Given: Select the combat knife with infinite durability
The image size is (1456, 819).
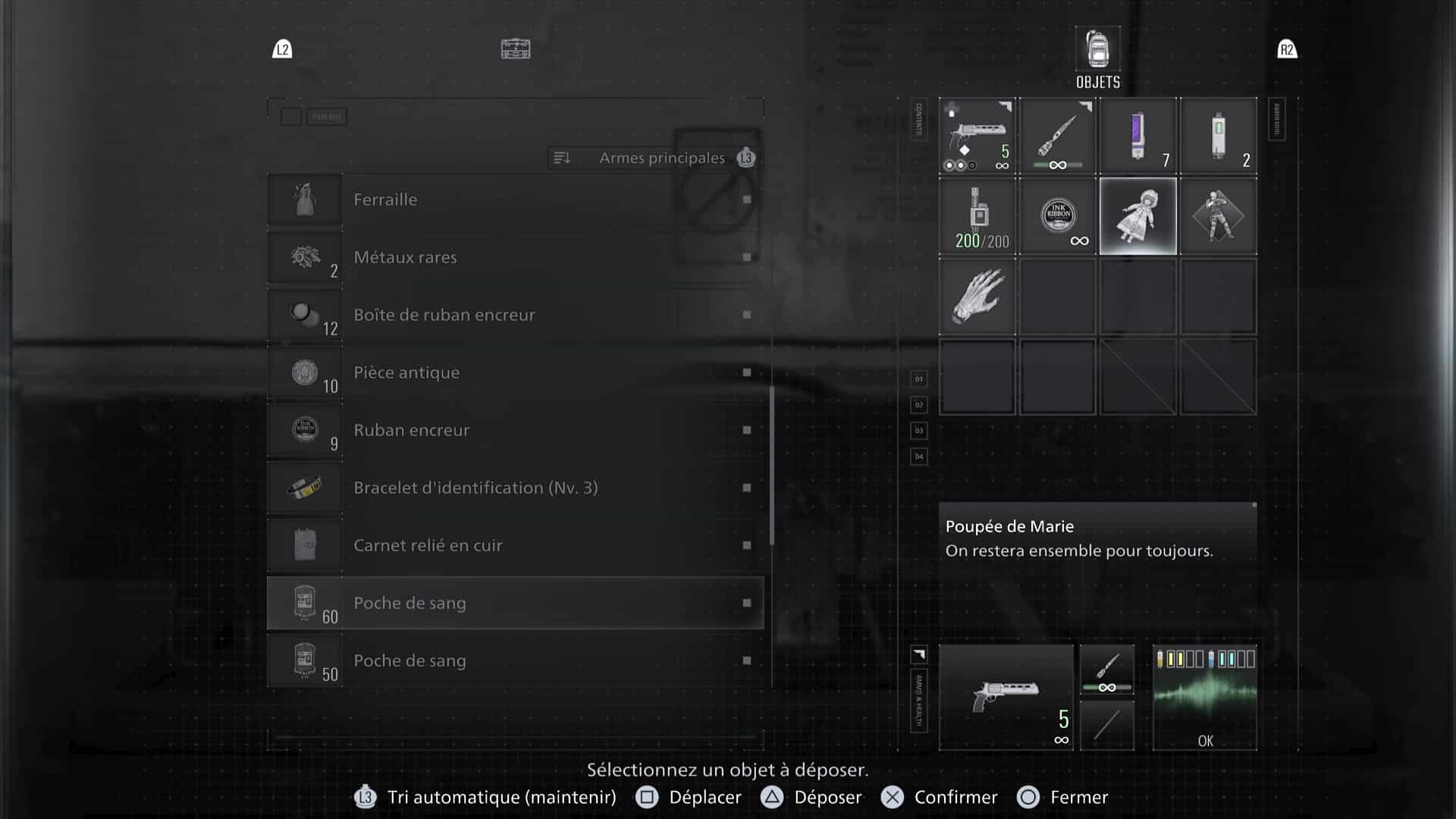Looking at the screenshot, I should point(1057,135).
